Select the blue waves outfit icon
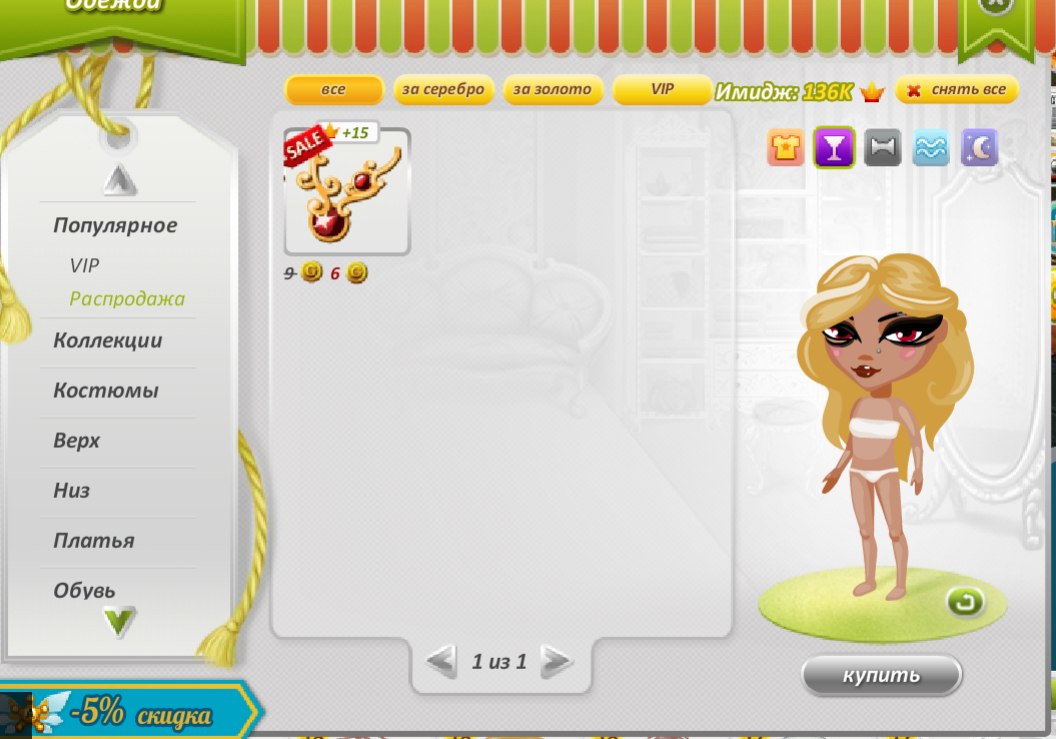Viewport: 1056px width, 739px height. tap(931, 149)
